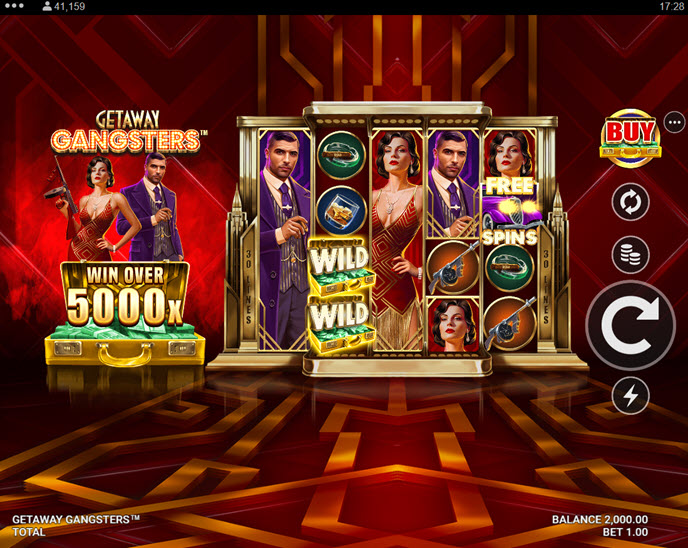Spin the reels with the large arrow button
The image size is (688, 548).
tap(630, 326)
